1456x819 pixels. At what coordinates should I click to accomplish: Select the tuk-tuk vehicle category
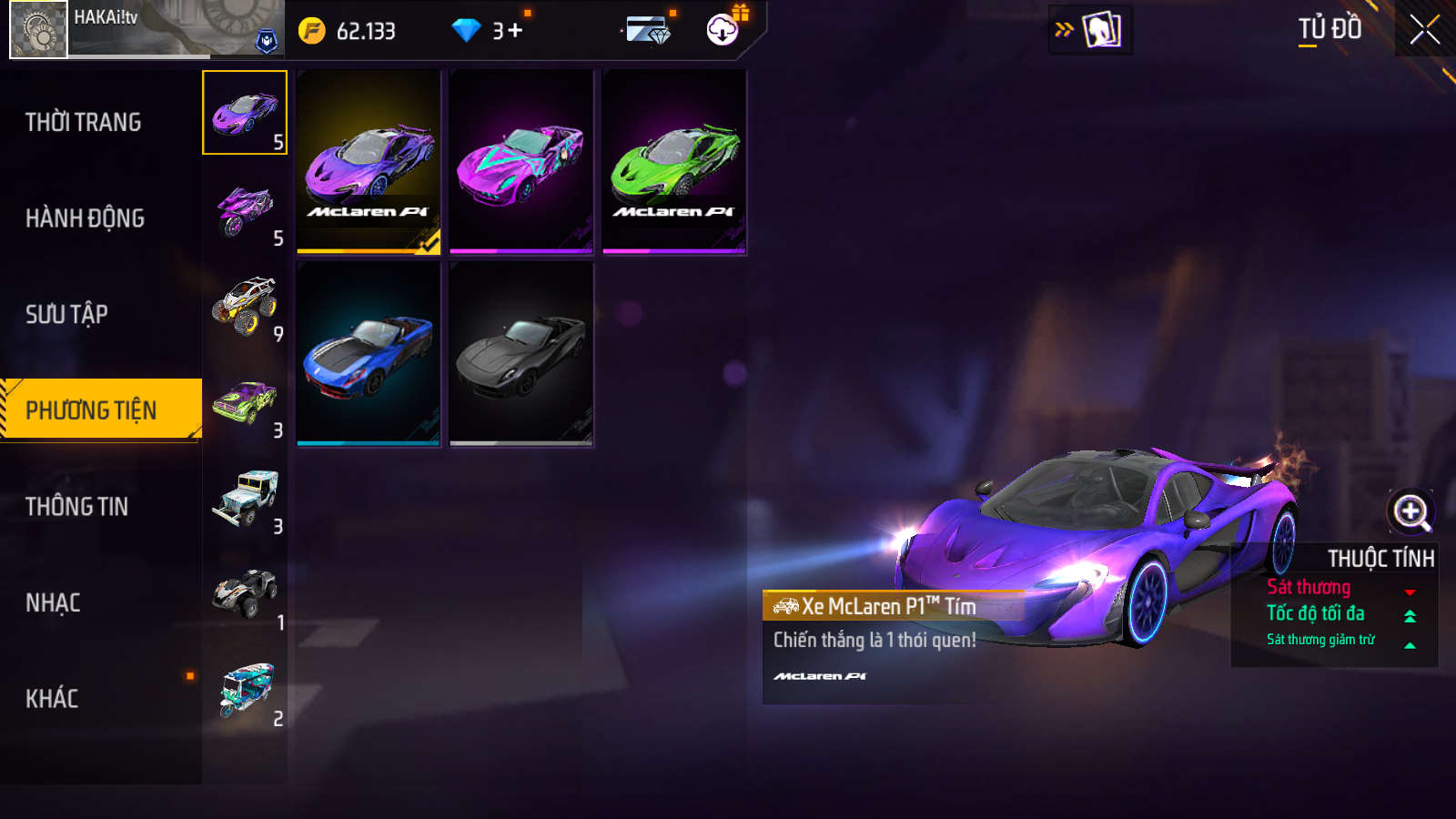(x=245, y=690)
